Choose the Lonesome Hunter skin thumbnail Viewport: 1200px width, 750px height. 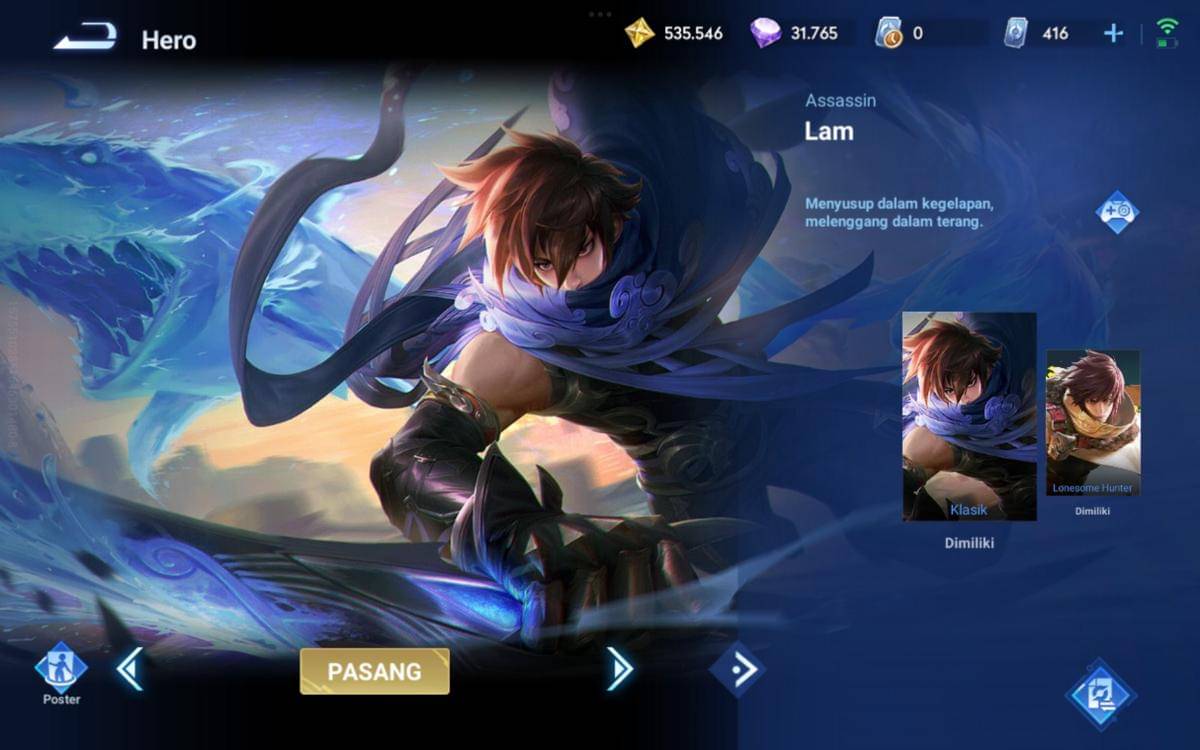[1093, 422]
